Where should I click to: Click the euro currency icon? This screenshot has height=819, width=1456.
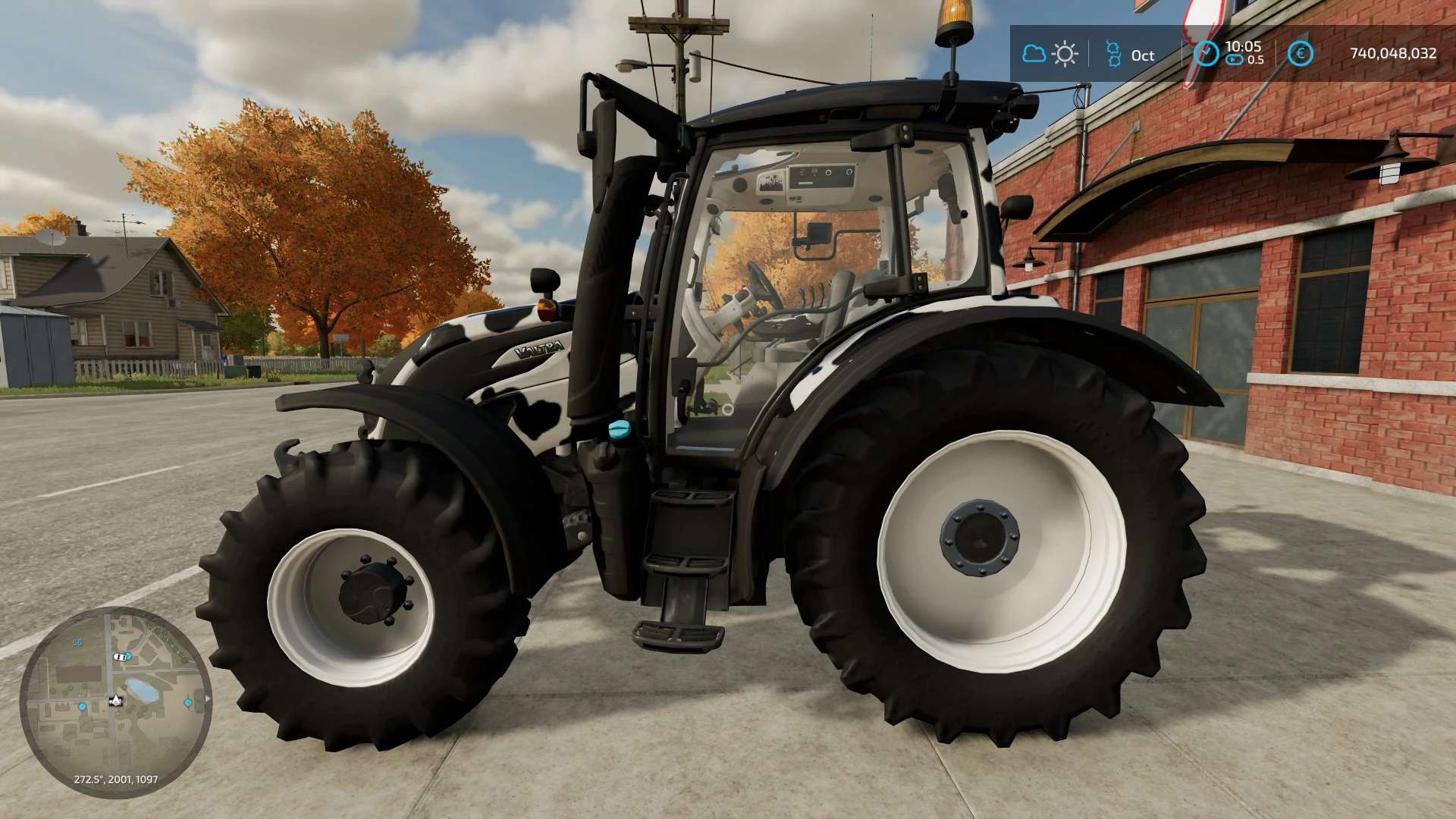click(1301, 54)
